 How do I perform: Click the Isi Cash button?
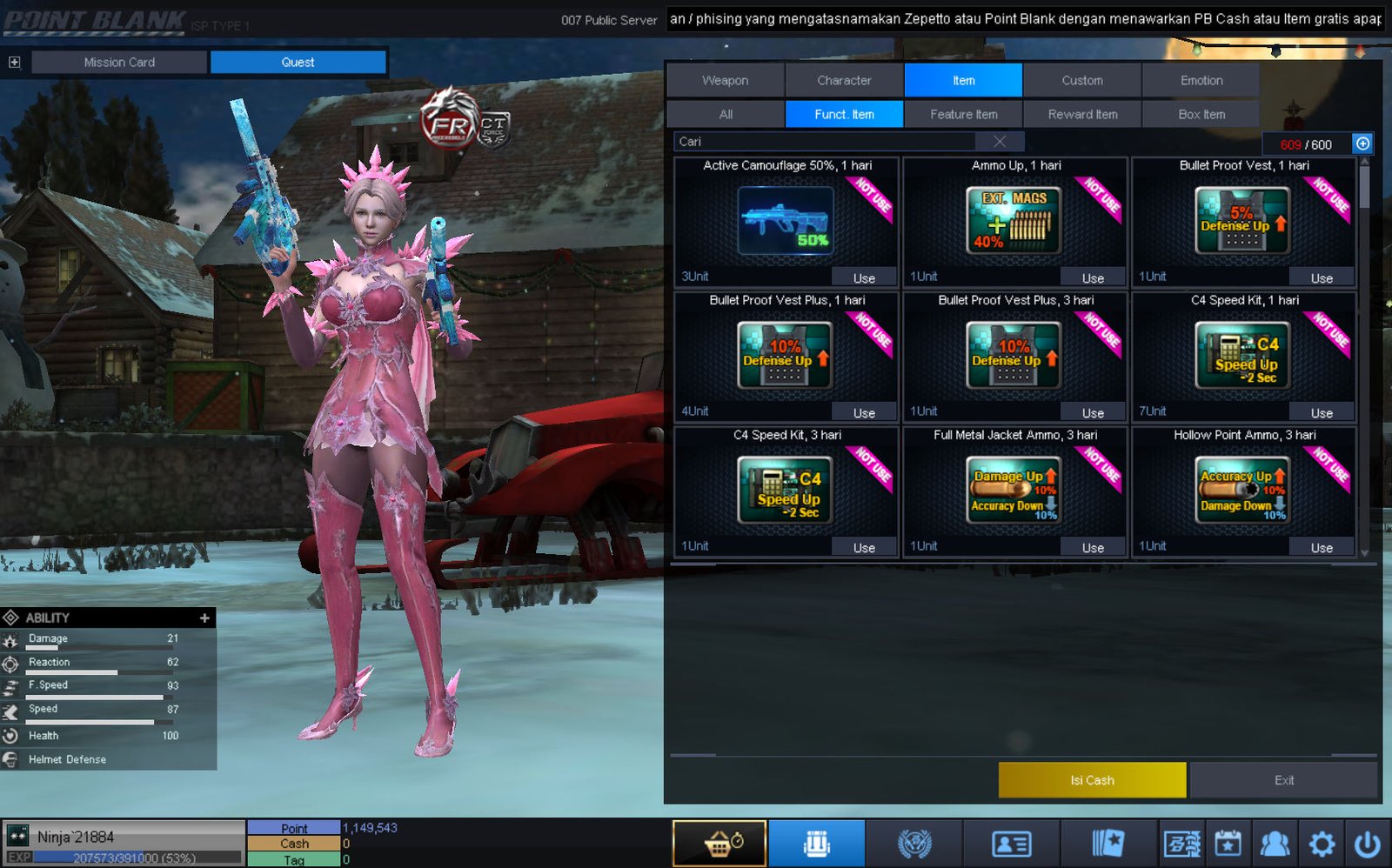click(1092, 780)
